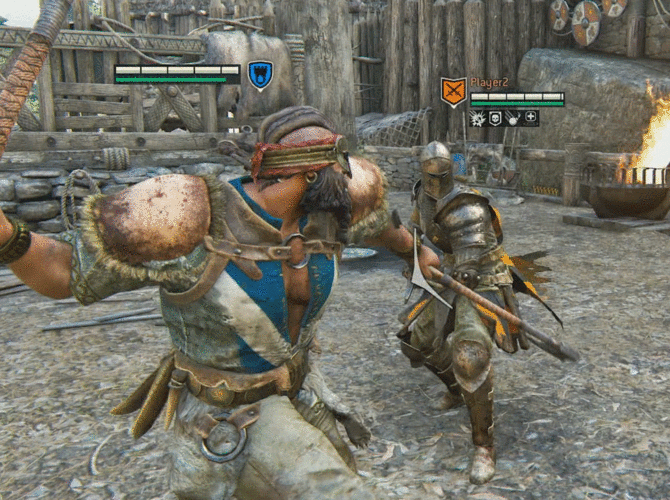Select the orange crossed-swords emblem beside Player2
This screenshot has height=500, width=670.
[453, 92]
